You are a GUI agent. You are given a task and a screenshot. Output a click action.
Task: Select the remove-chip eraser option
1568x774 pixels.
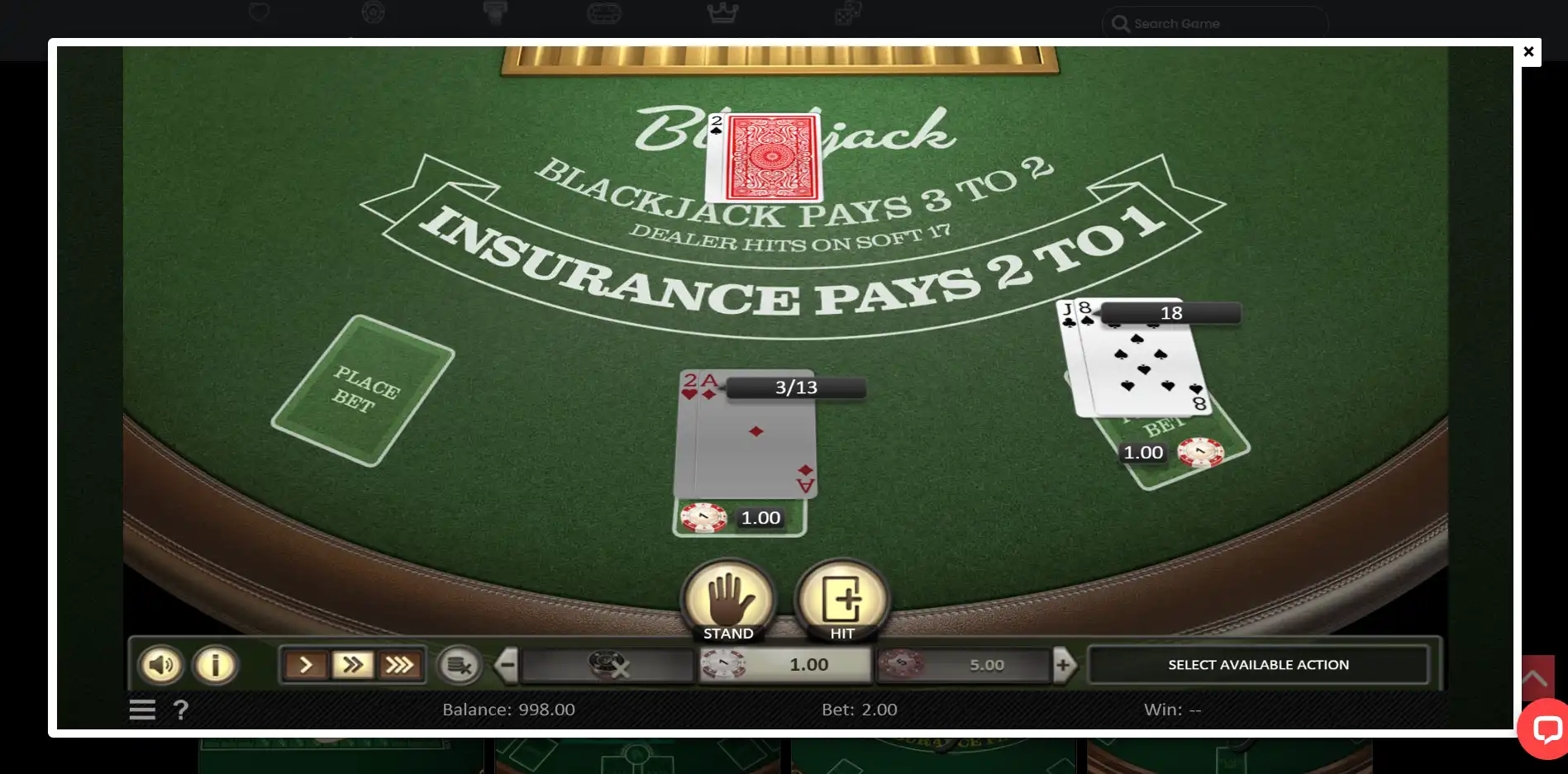pos(608,665)
